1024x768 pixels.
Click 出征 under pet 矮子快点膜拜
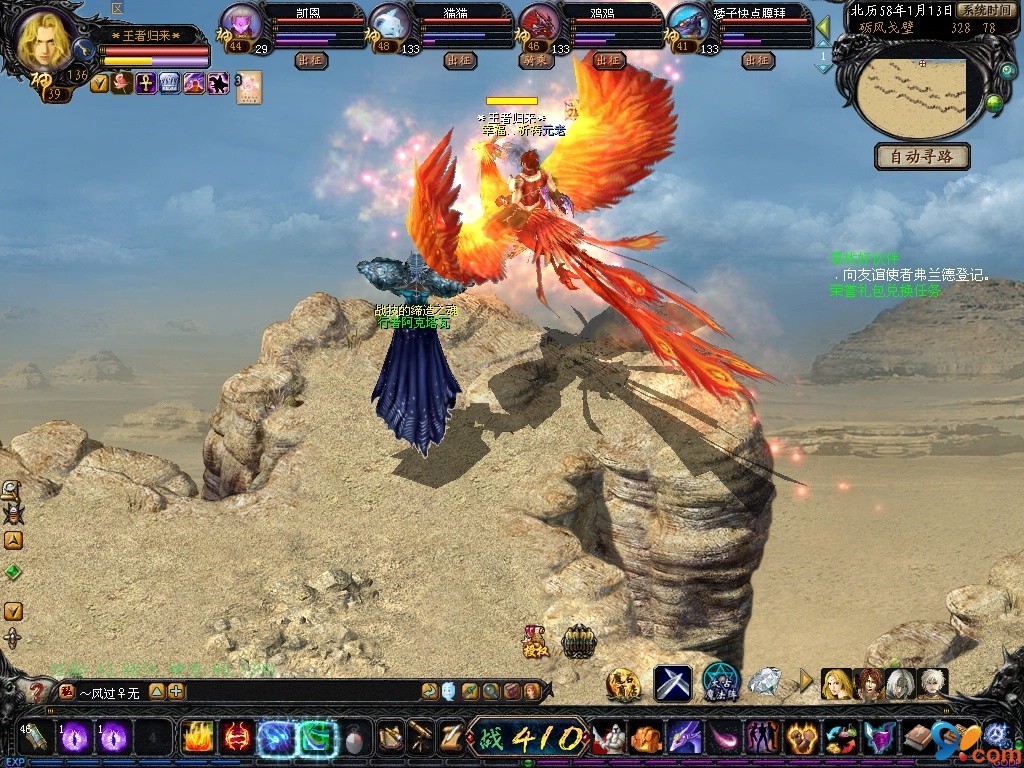[x=758, y=61]
